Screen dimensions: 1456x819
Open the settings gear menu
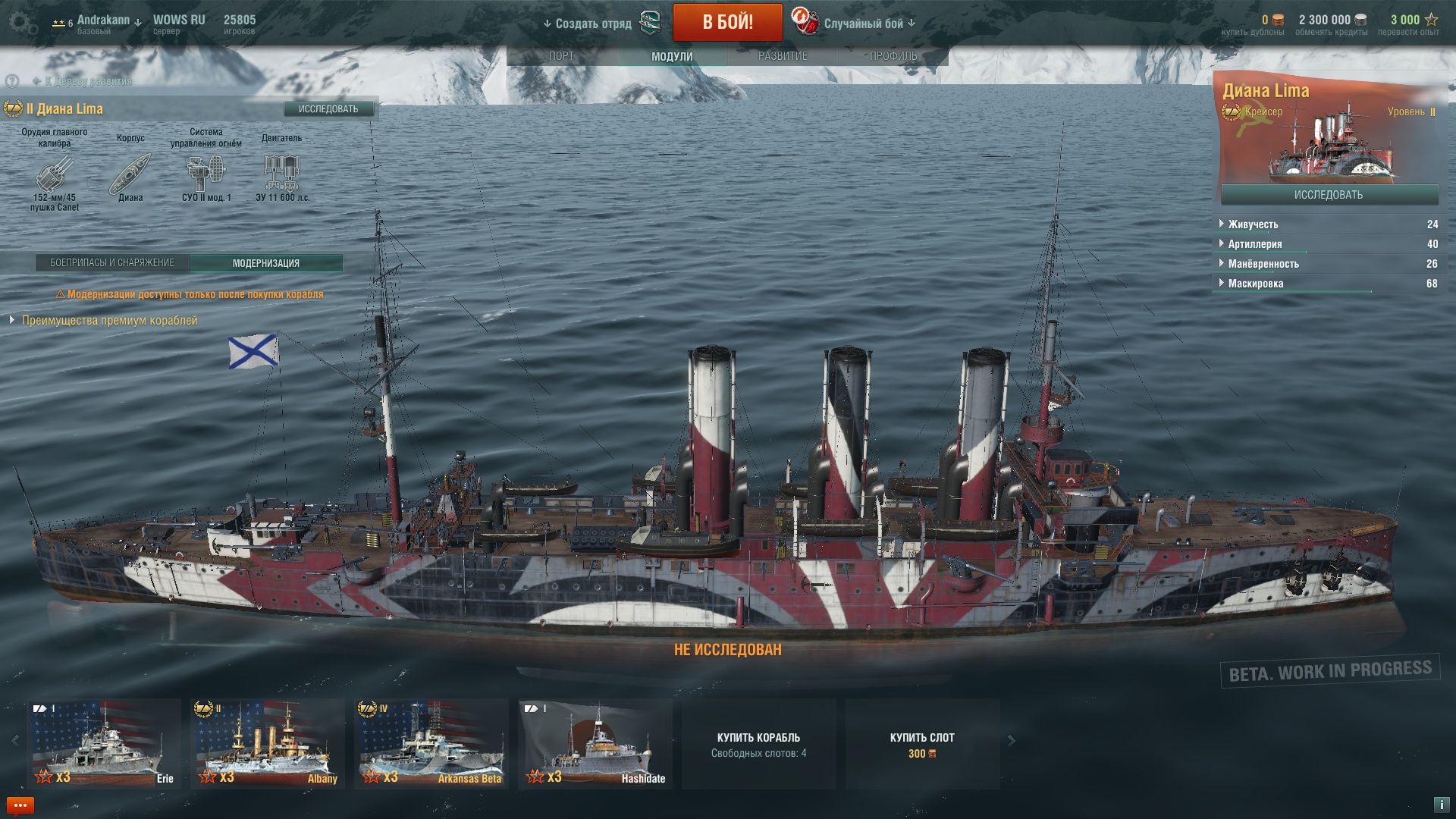pyautogui.click(x=23, y=23)
